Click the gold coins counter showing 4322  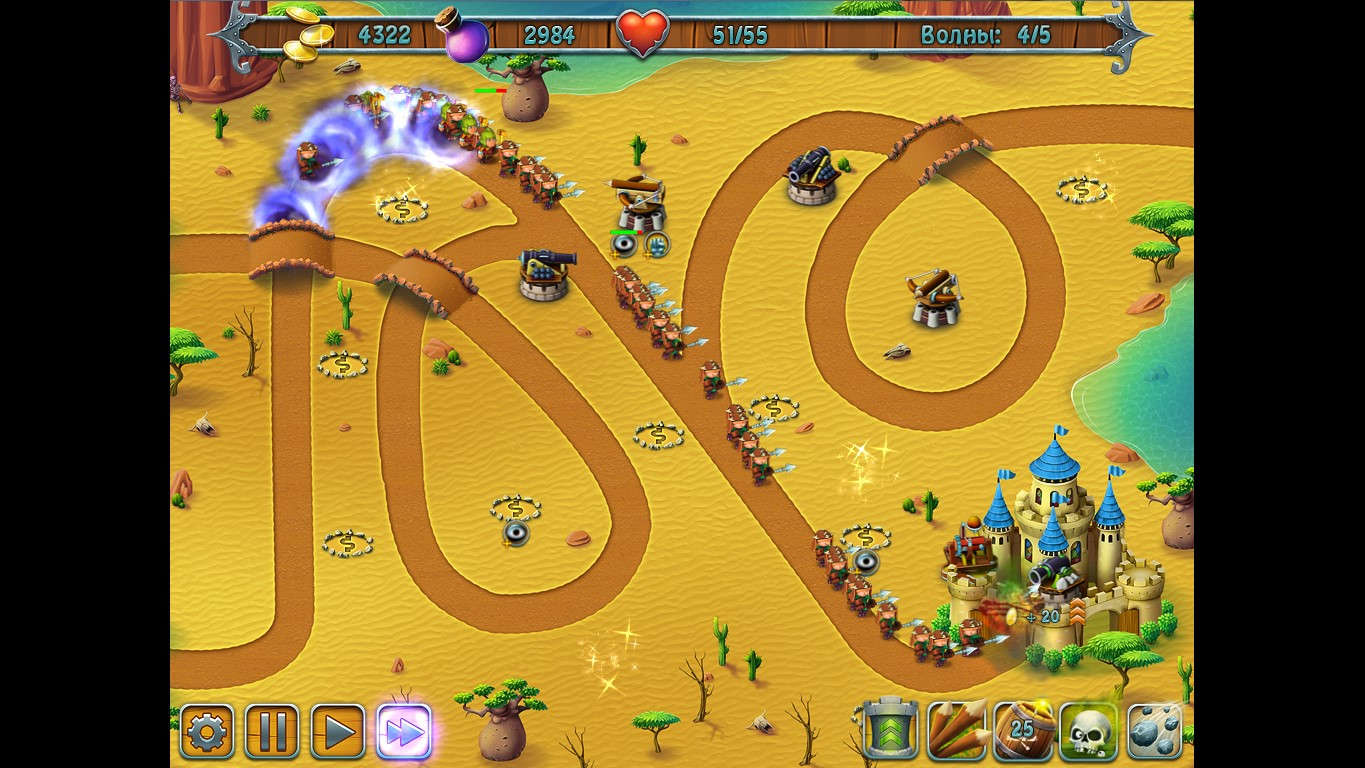(383, 33)
